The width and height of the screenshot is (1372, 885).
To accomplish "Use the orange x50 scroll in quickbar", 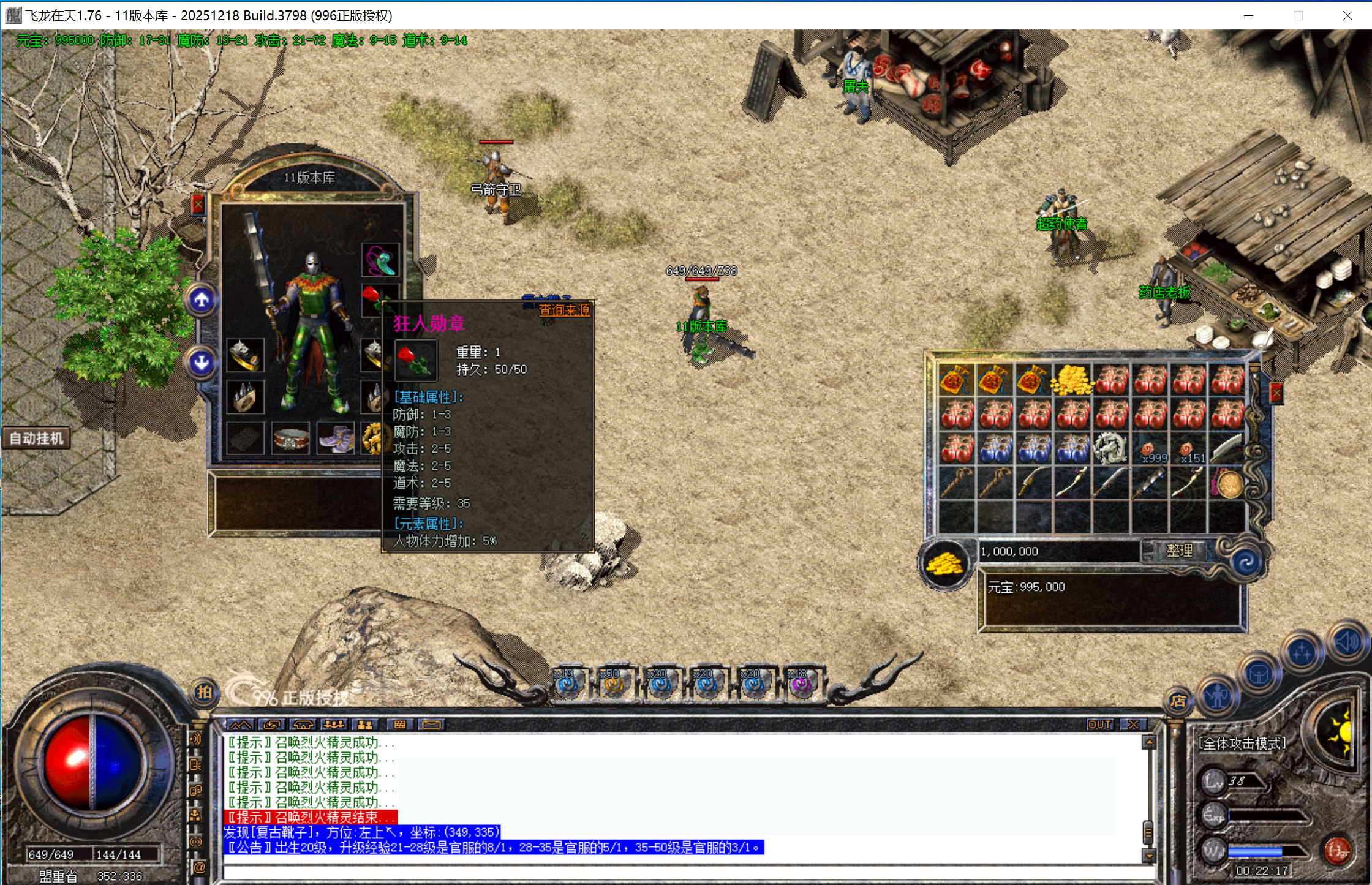I will (x=613, y=684).
